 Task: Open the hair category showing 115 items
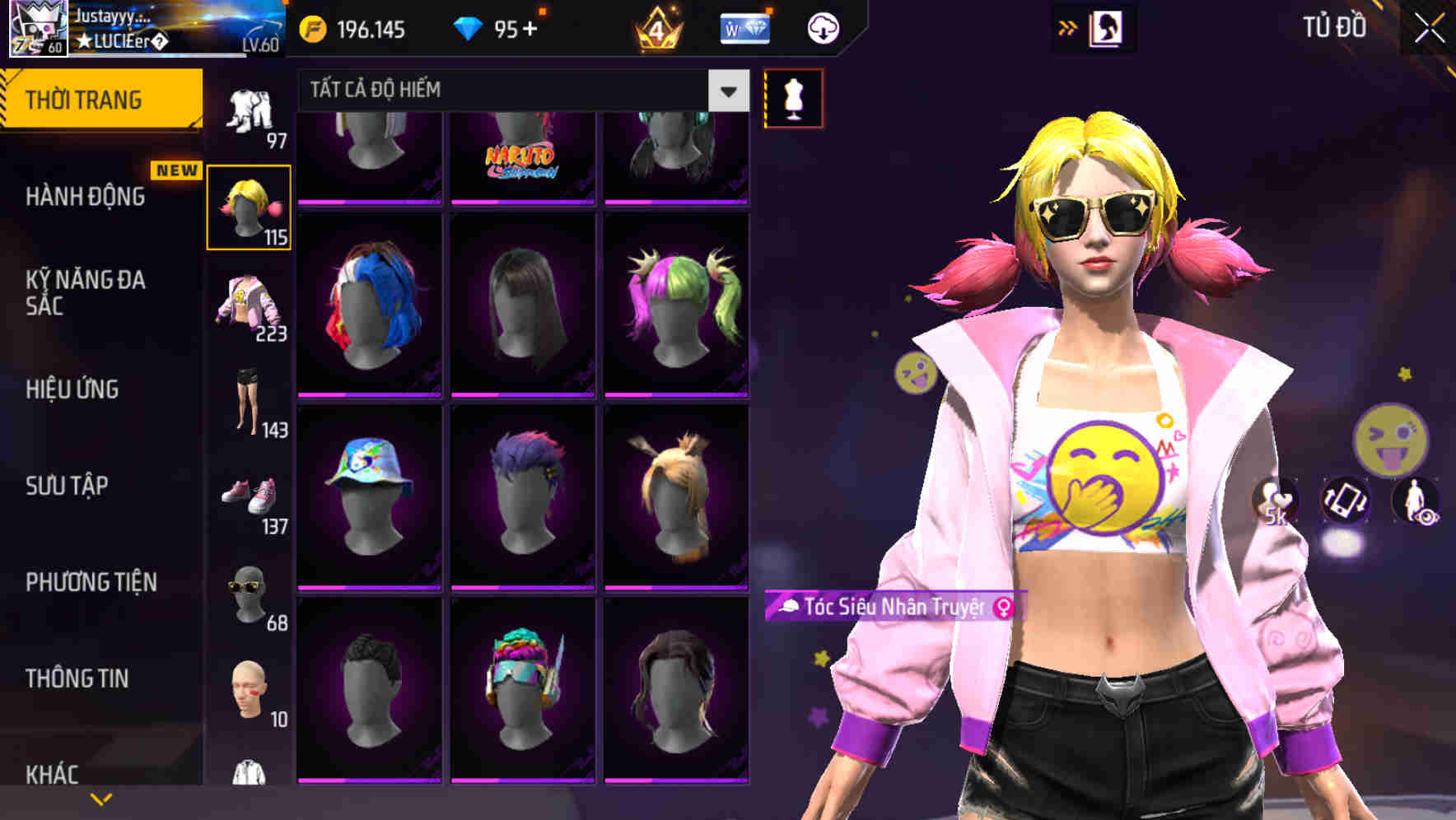click(x=250, y=206)
